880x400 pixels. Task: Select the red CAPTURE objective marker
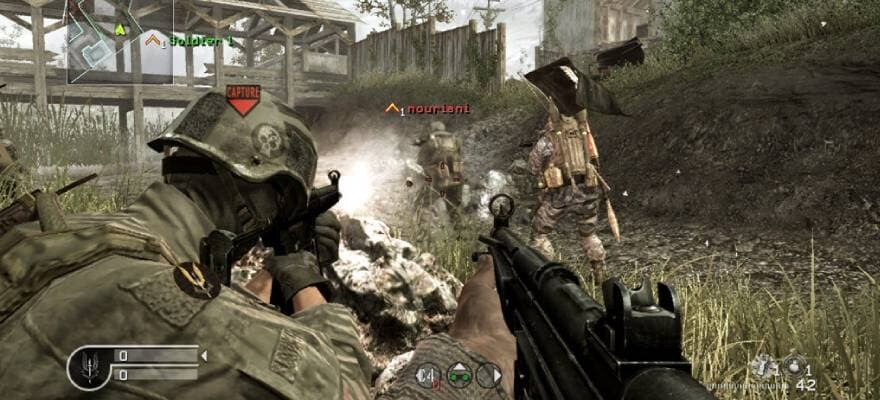click(242, 98)
